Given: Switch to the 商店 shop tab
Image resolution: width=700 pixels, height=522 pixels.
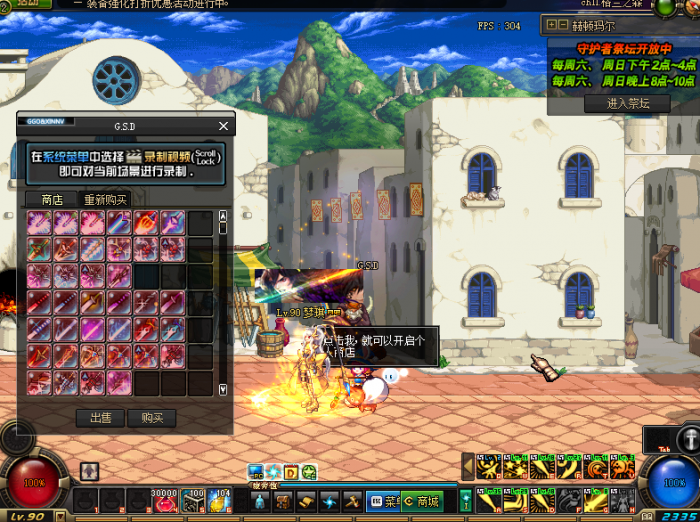Looking at the screenshot, I should click(52, 199).
